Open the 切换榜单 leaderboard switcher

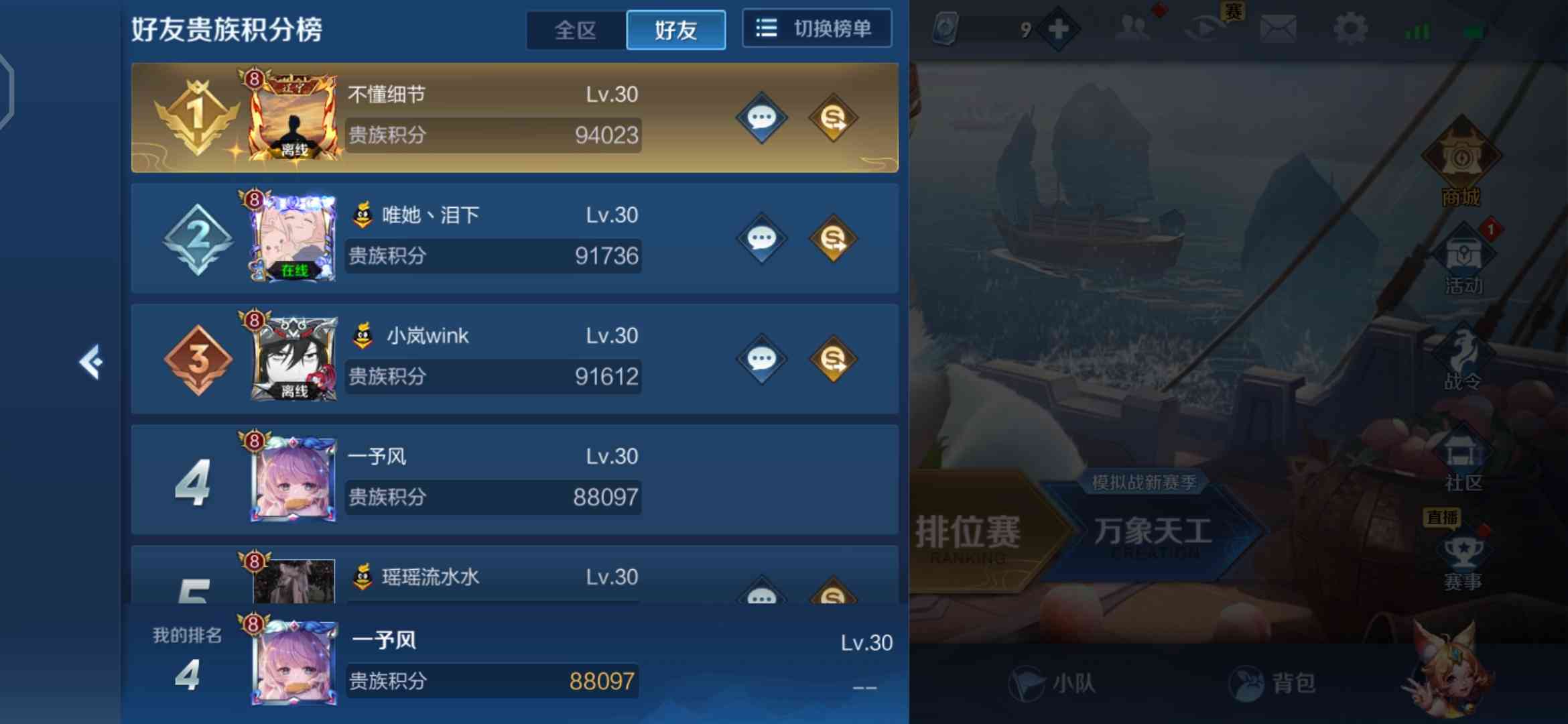click(816, 29)
